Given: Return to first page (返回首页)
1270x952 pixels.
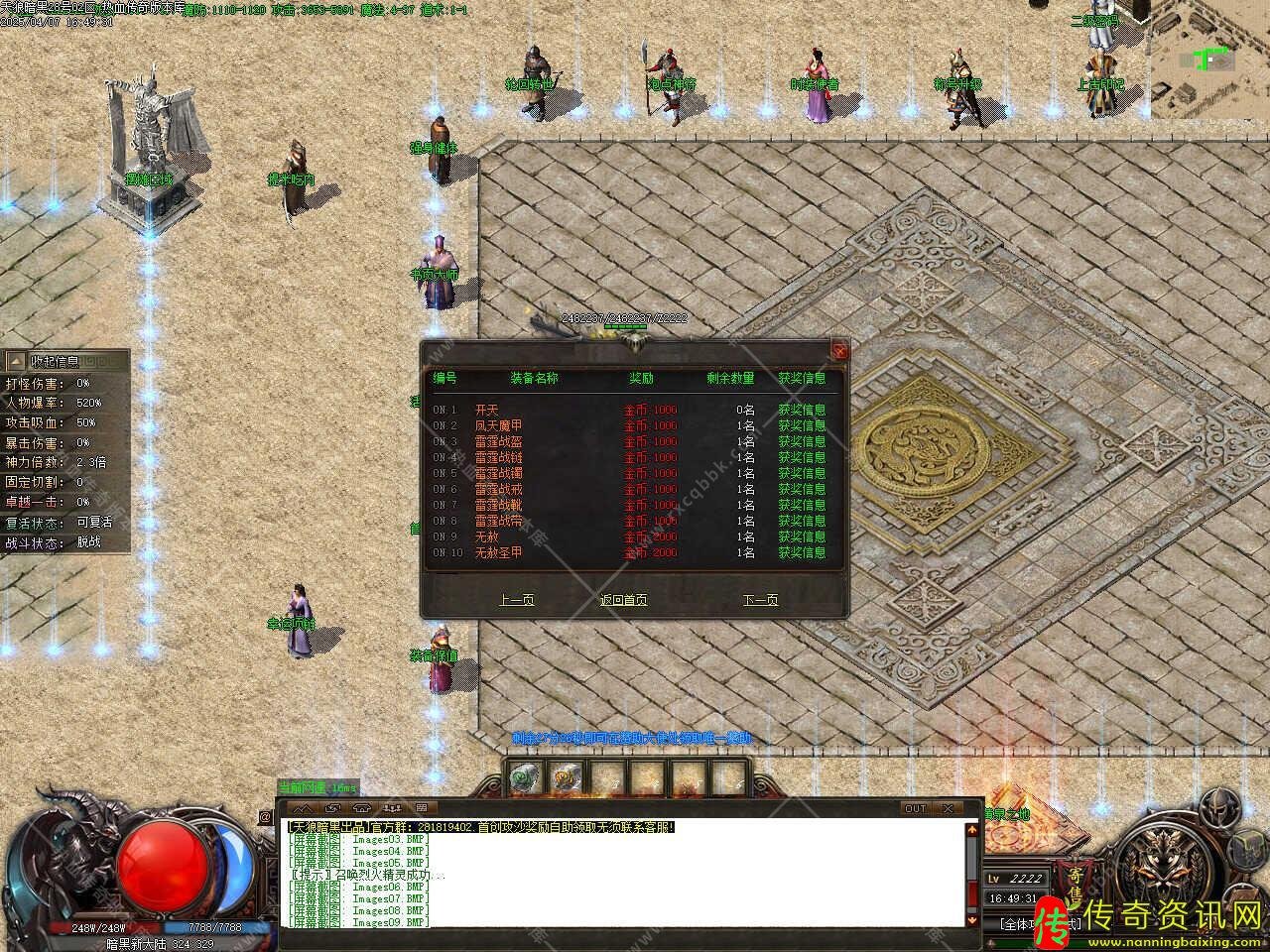Looking at the screenshot, I should click(623, 600).
